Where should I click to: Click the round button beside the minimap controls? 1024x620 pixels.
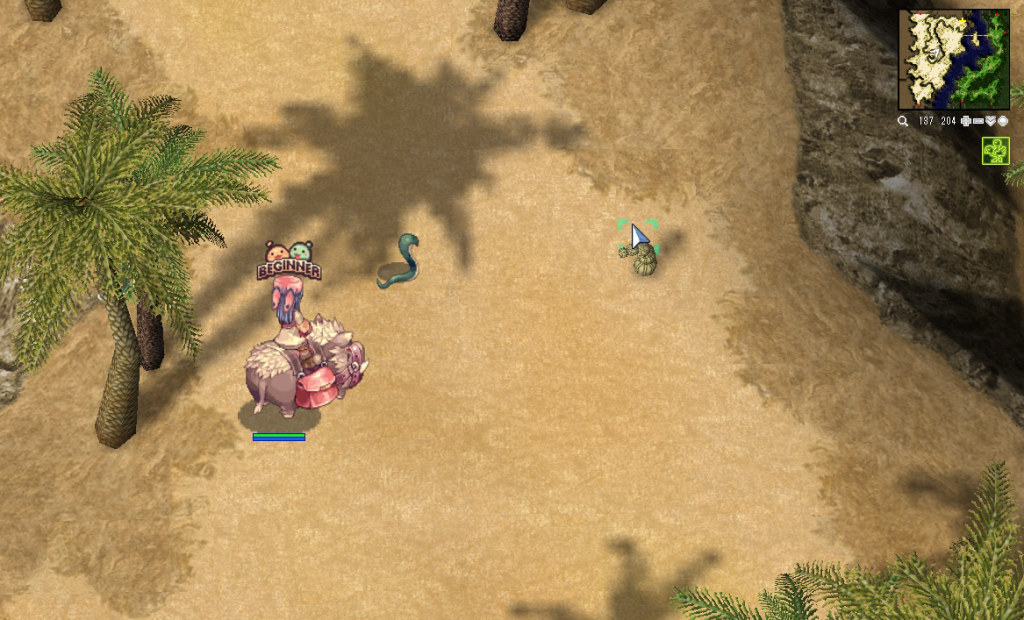1002,121
